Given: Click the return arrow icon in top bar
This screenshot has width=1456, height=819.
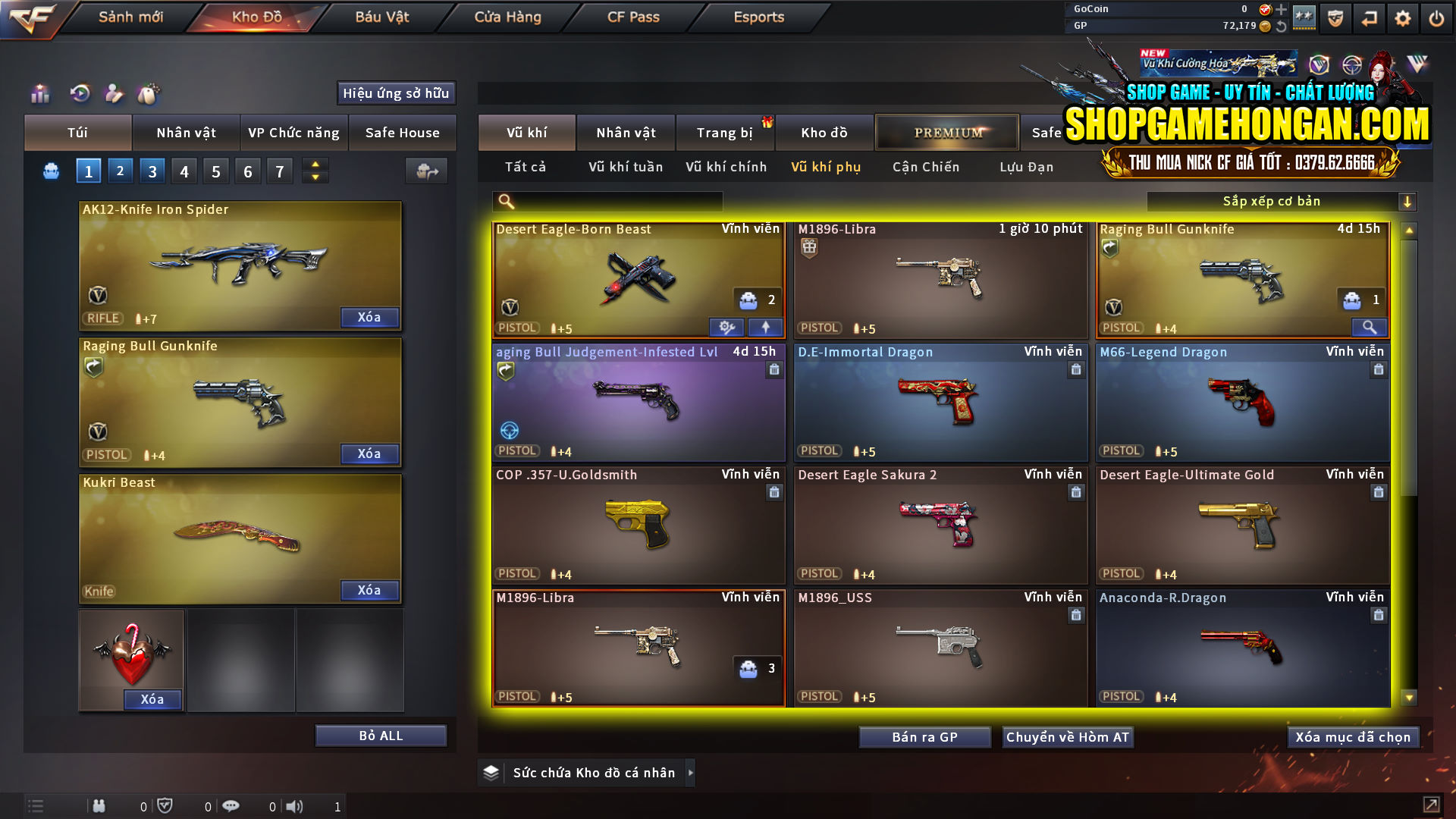Looking at the screenshot, I should point(1369,17).
